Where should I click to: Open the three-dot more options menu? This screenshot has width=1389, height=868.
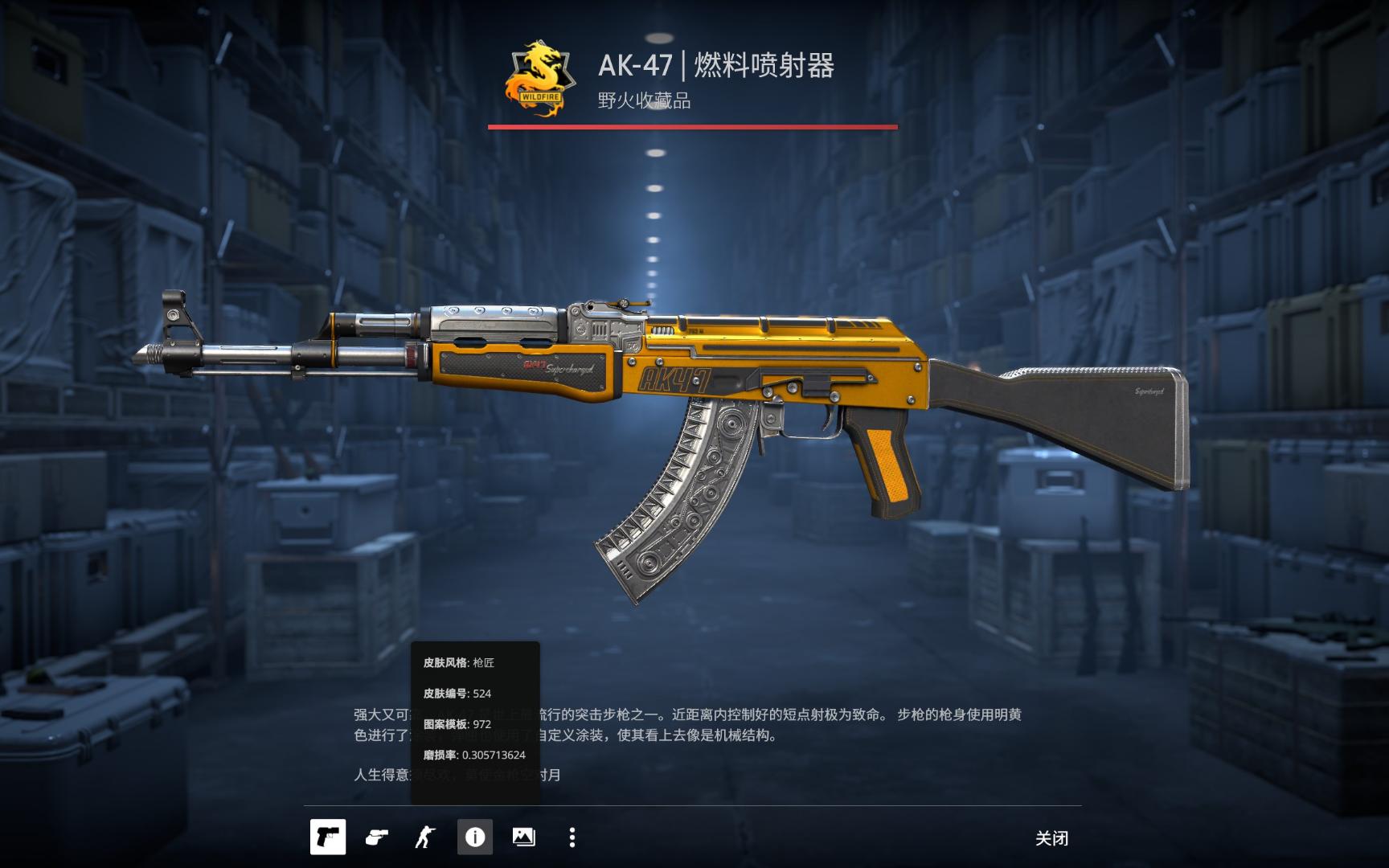coord(572,837)
